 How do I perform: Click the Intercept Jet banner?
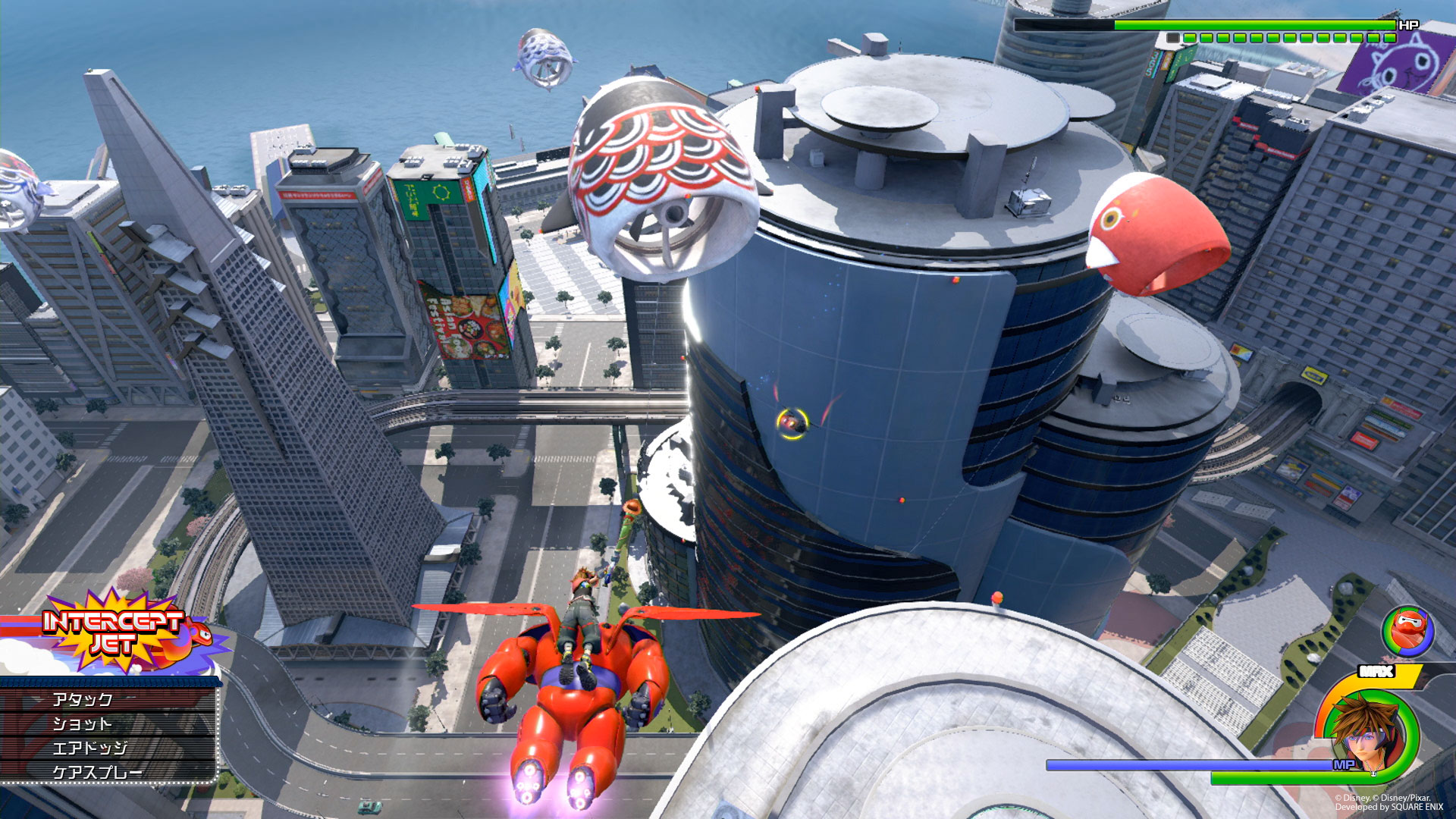tap(114, 632)
